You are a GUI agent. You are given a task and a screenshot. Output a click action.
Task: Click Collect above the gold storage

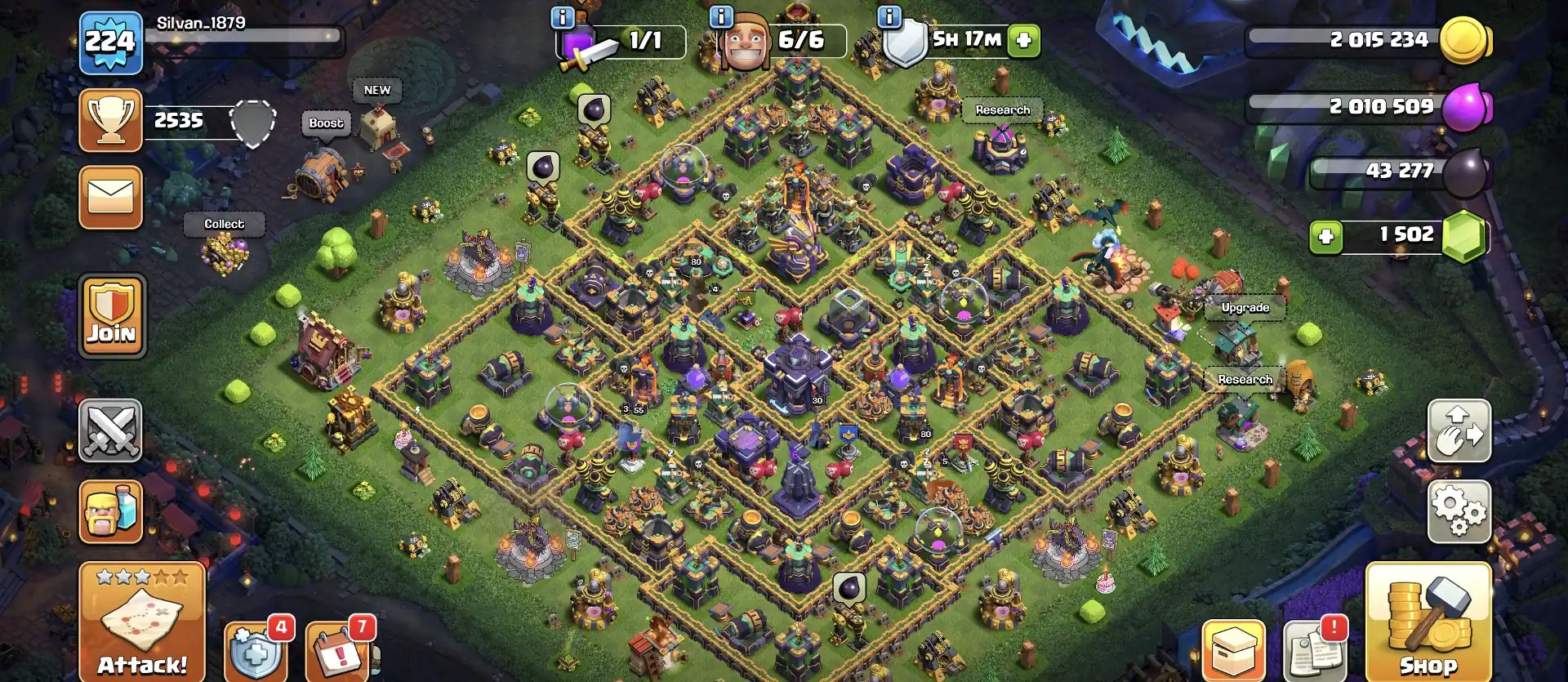click(225, 224)
